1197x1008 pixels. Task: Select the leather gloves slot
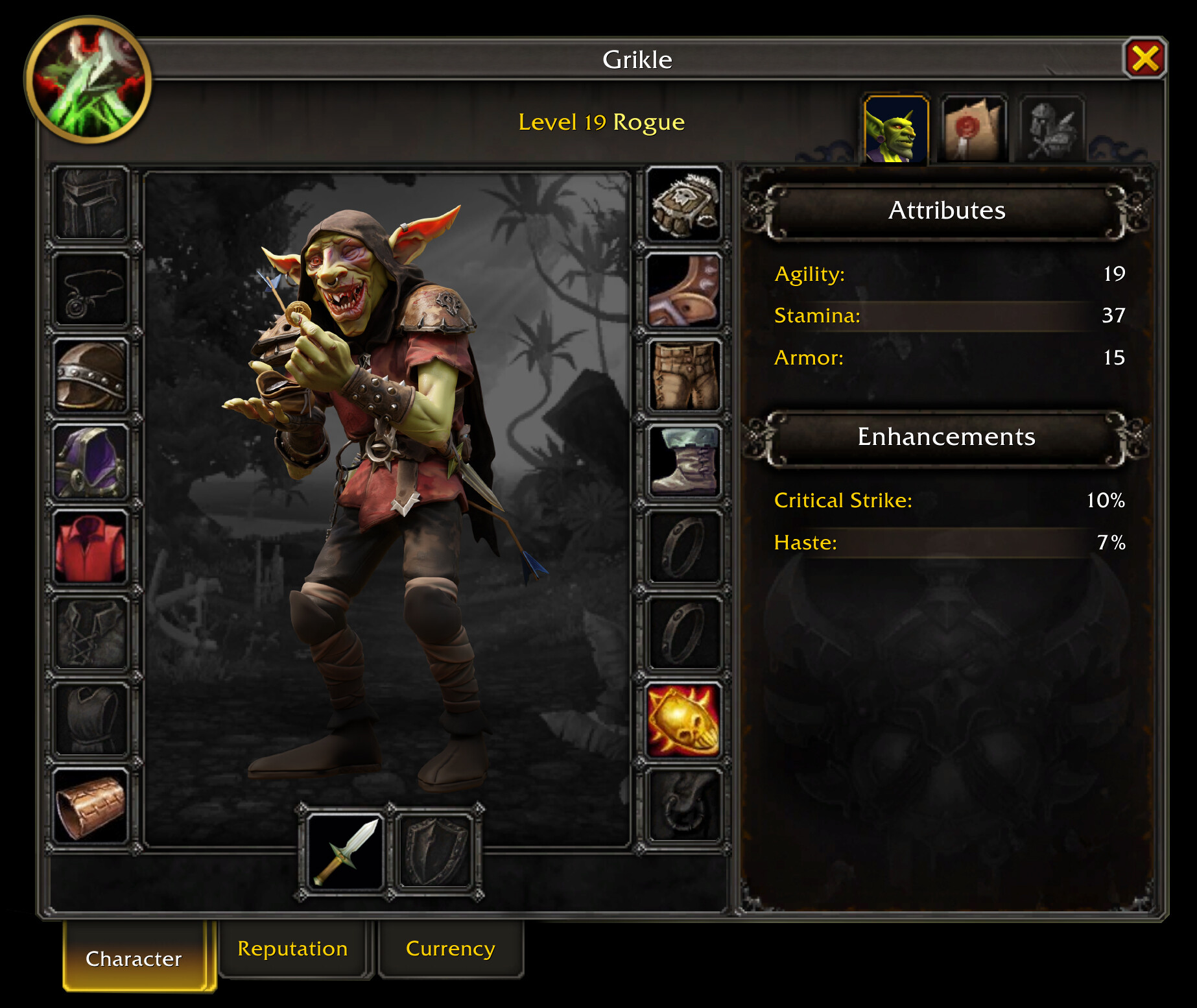point(684,204)
